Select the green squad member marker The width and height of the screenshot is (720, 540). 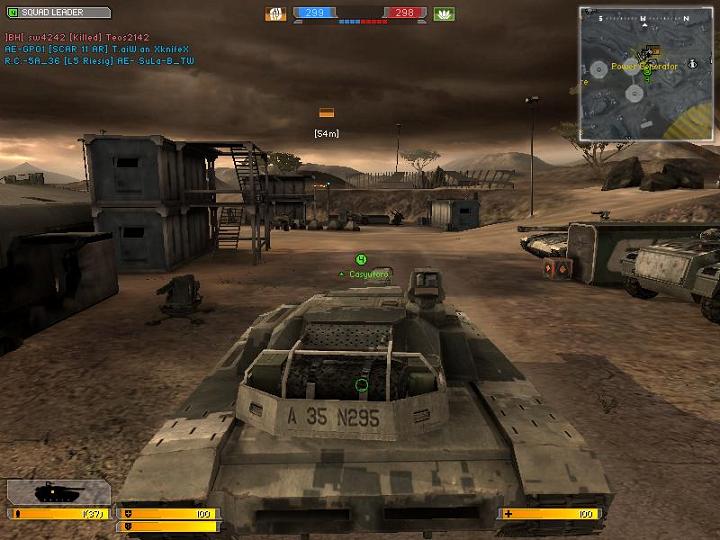click(361, 260)
